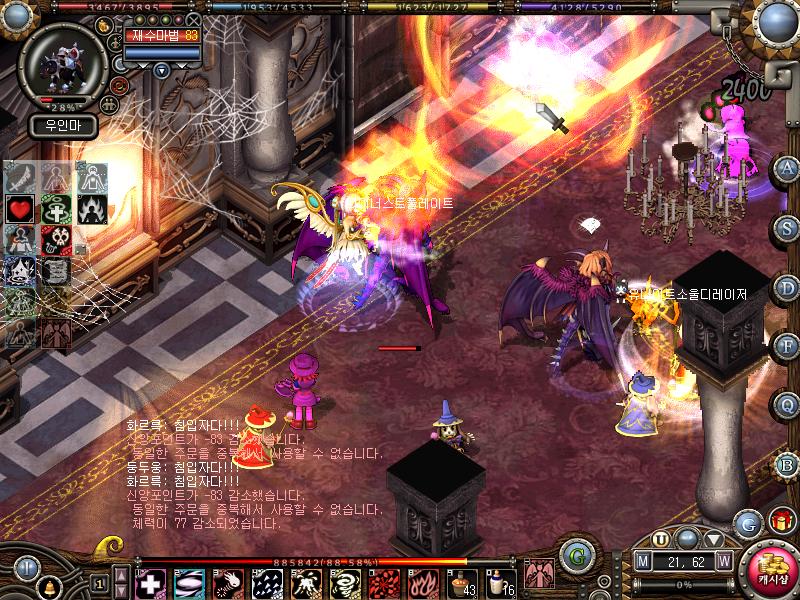
Task: Click the round Q button on right edge
Action: pyautogui.click(x=788, y=404)
